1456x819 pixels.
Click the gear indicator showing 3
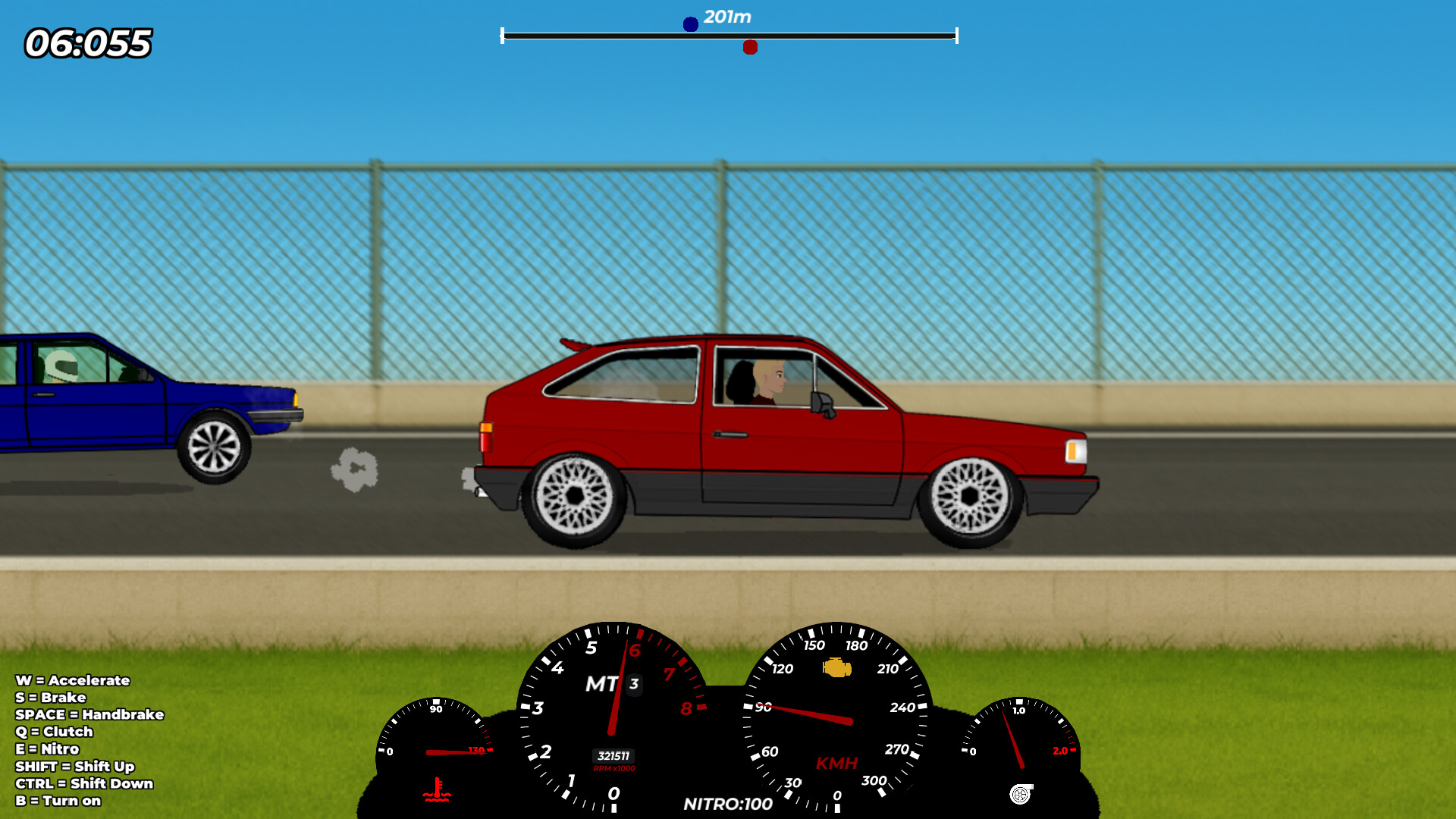(x=632, y=684)
